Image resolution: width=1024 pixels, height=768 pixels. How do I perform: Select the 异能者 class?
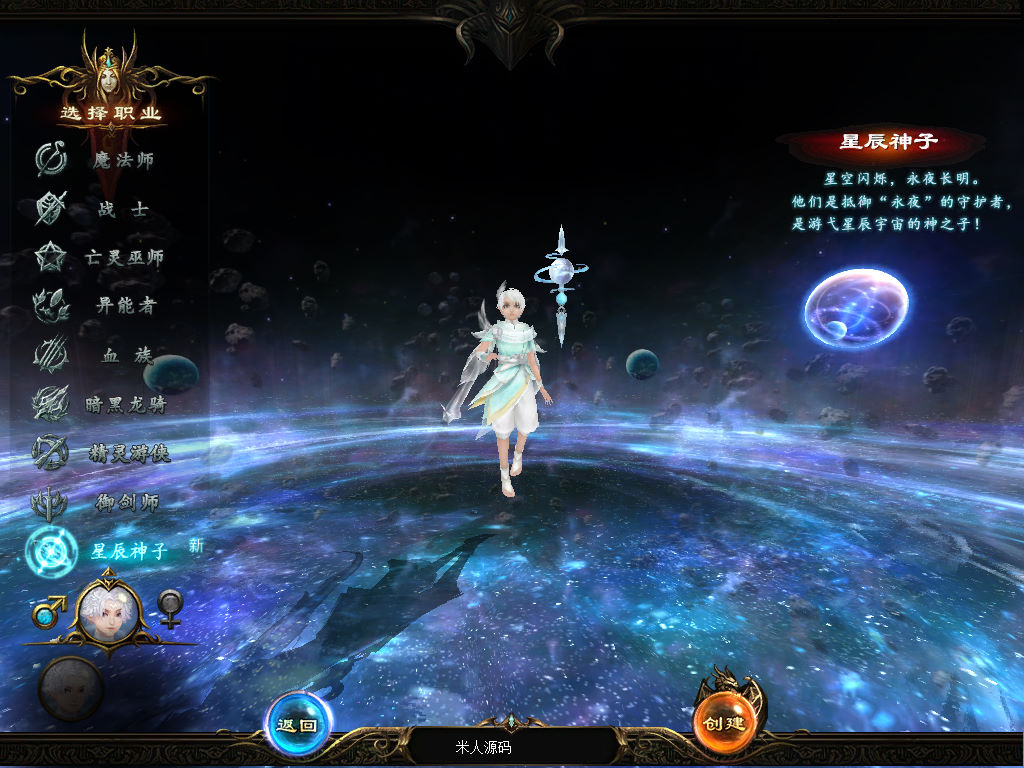[122, 306]
